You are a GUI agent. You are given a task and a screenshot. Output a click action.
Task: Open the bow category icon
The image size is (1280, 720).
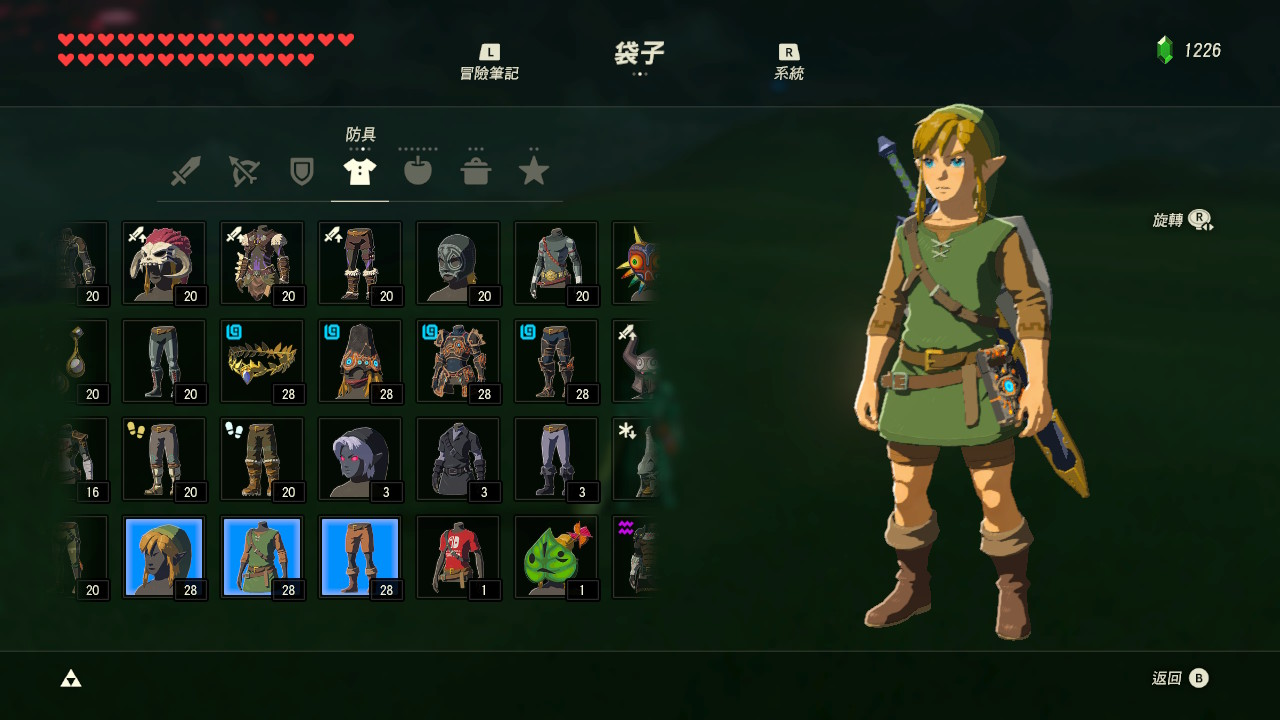242,170
